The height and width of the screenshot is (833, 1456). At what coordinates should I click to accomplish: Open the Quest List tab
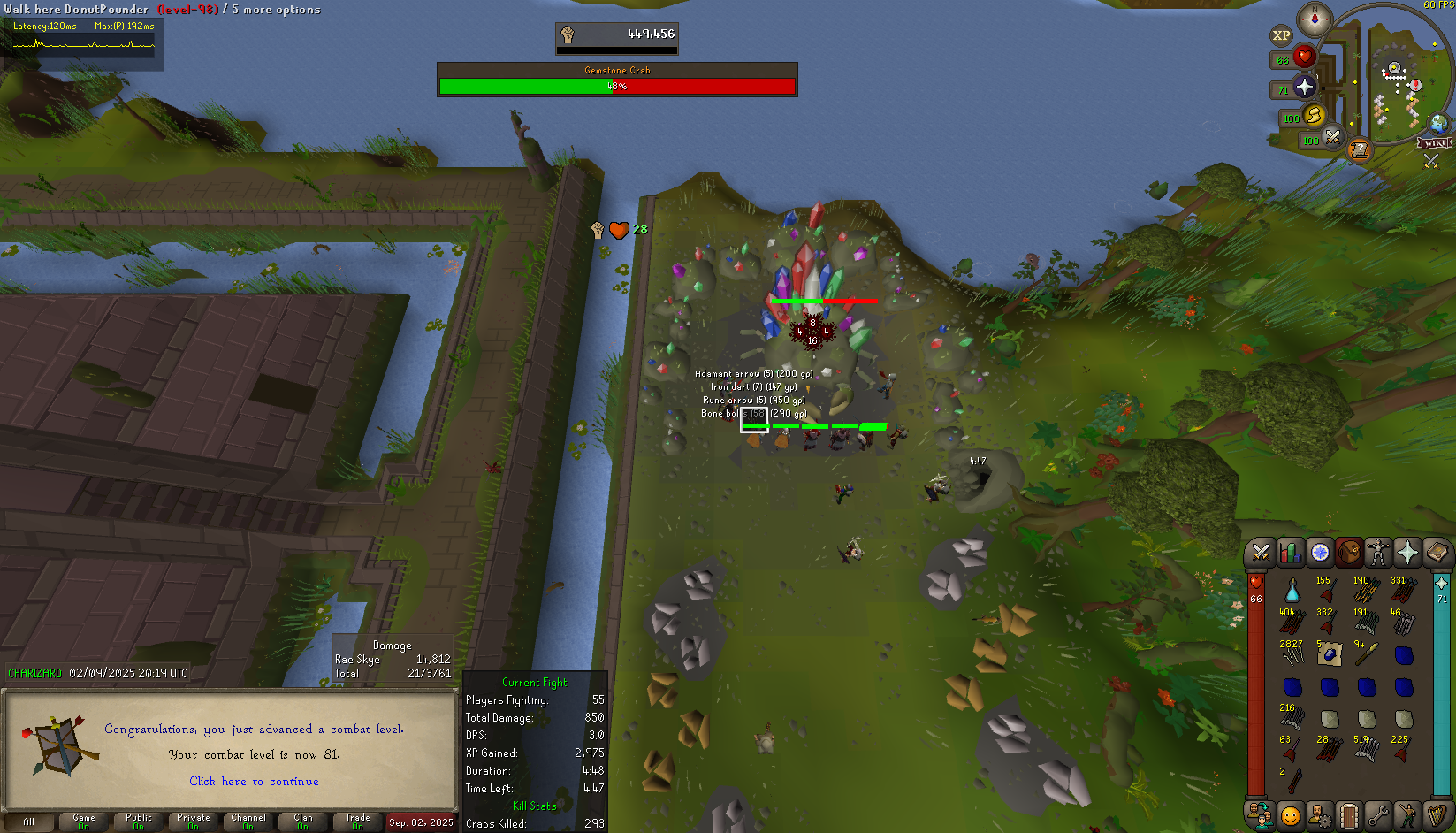coord(1320,554)
